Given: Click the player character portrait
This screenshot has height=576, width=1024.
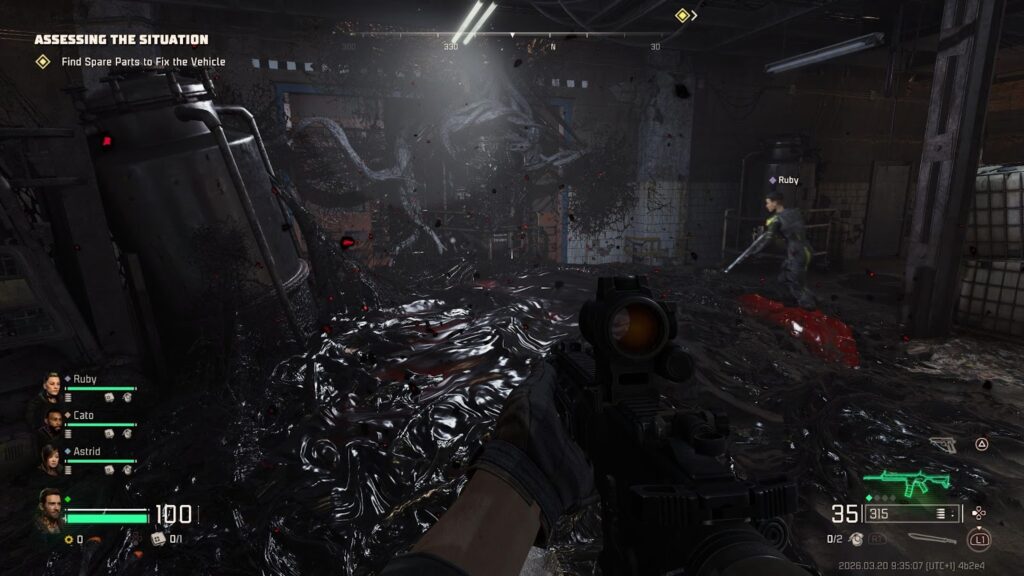Looking at the screenshot, I should click(x=50, y=506).
